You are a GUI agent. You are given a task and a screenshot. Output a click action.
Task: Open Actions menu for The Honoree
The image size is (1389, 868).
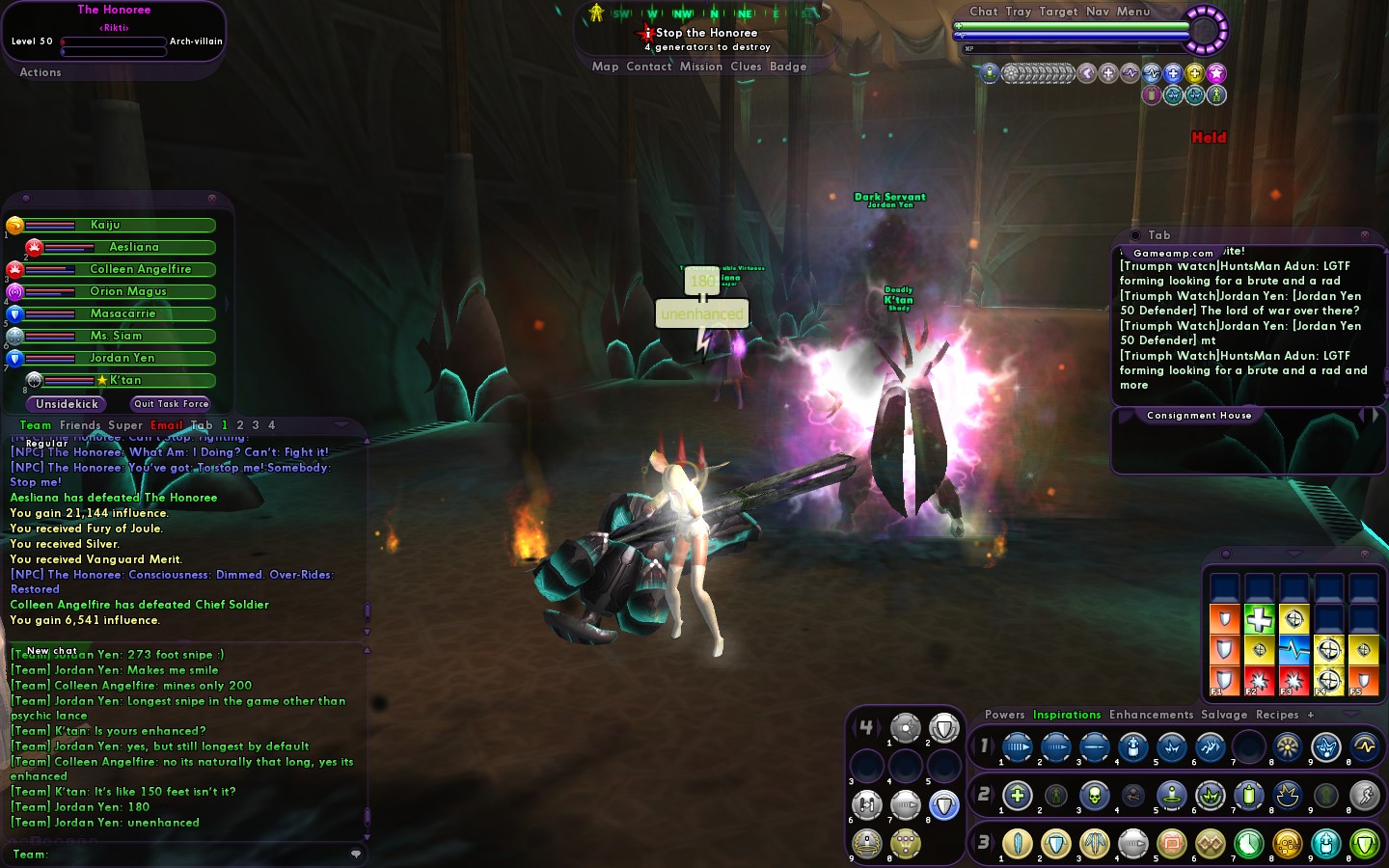click(41, 72)
